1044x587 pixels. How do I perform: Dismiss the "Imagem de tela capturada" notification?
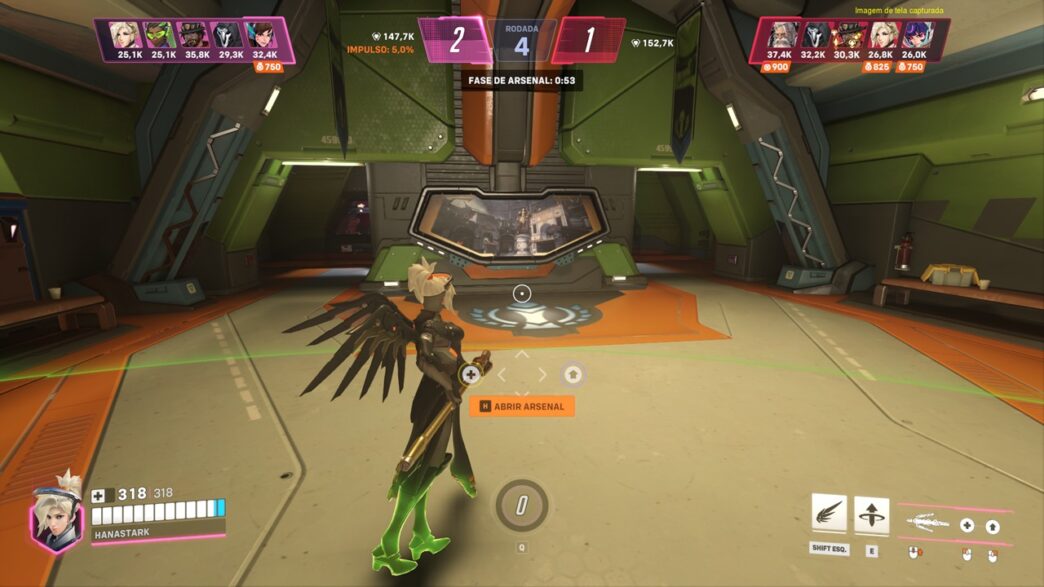tap(899, 11)
